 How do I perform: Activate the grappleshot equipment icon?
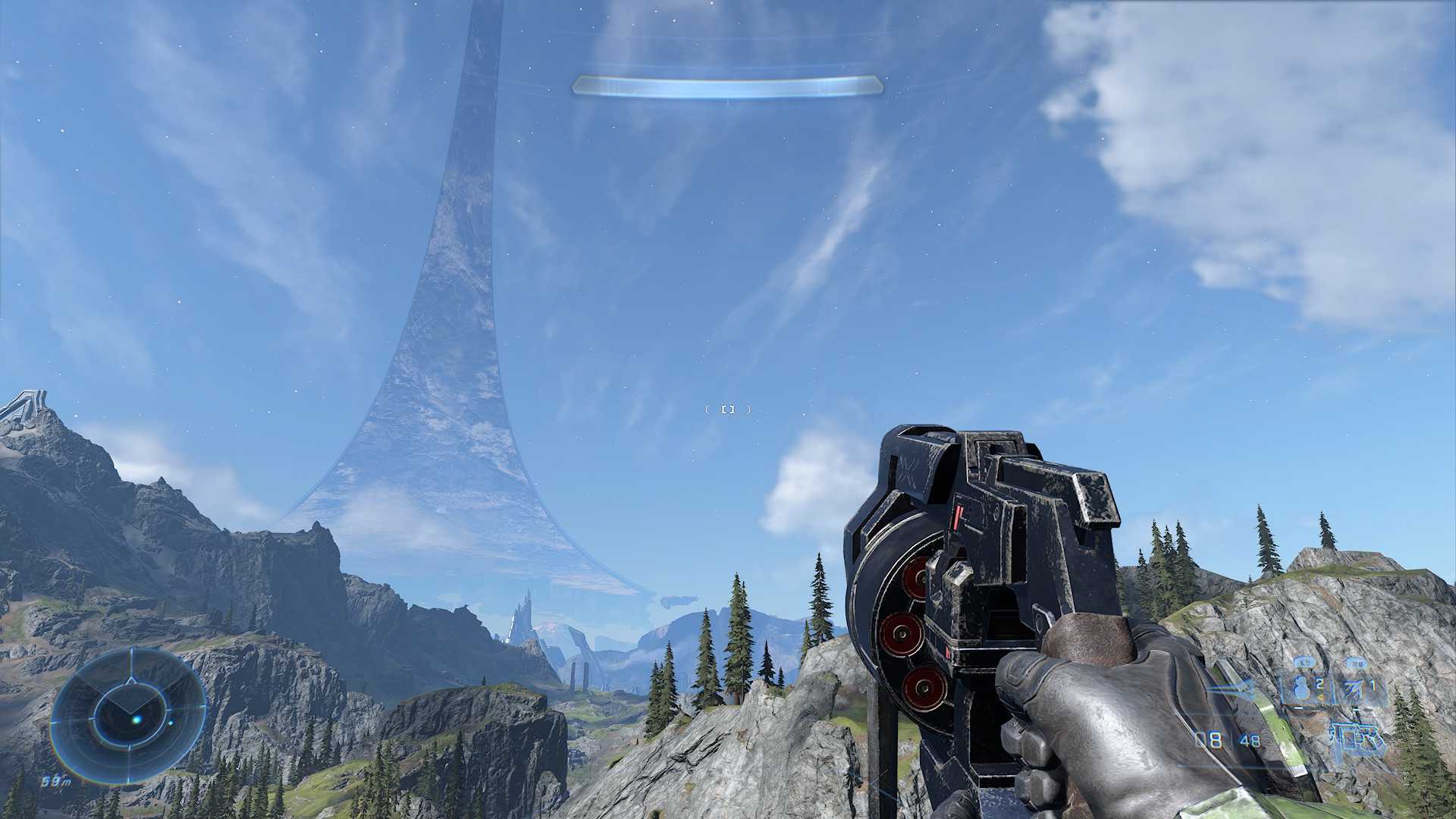(x=1354, y=689)
